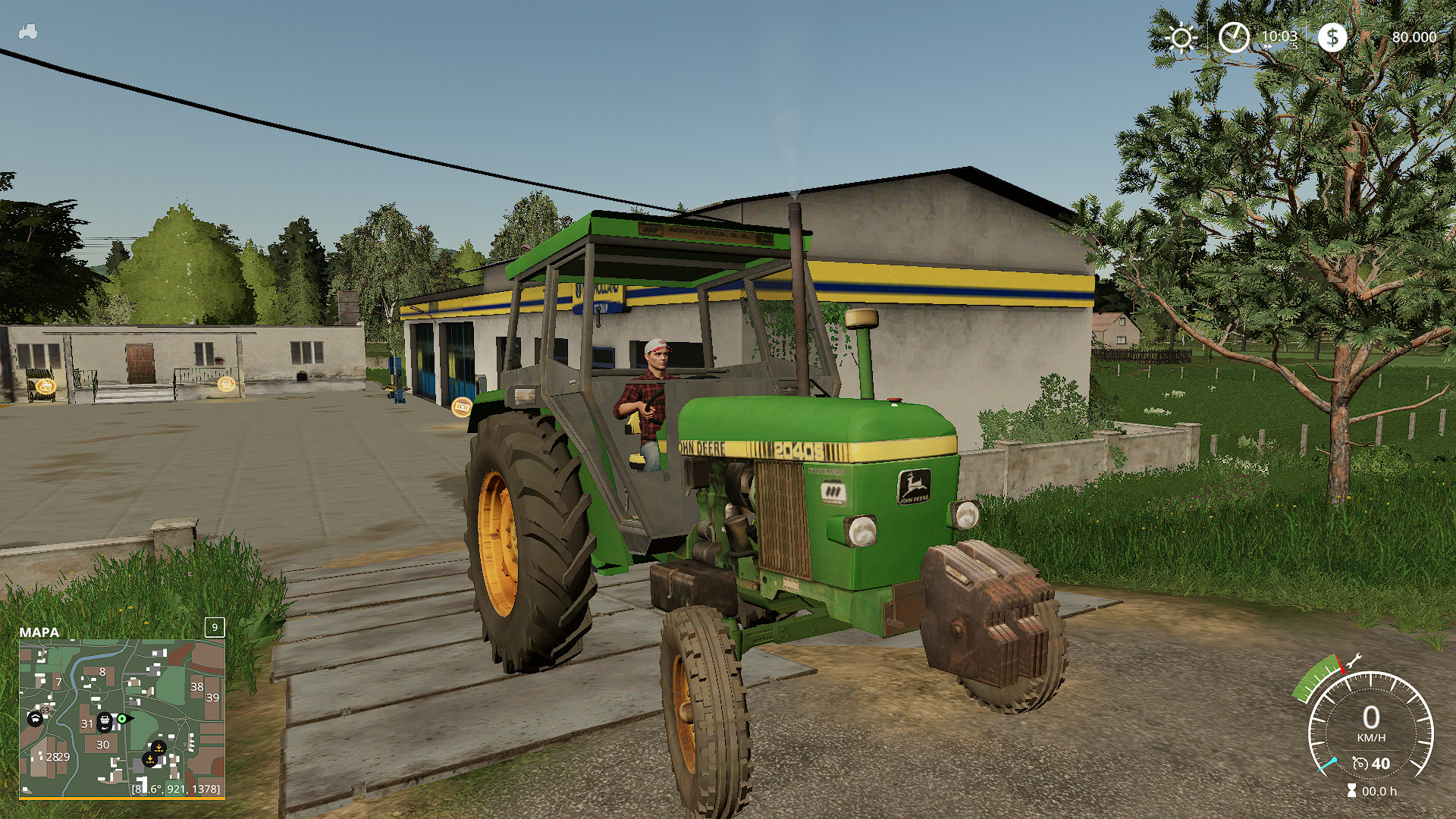Click the coordinates readout on the minimap
Screen dimensions: 1456x819
pyautogui.click(x=175, y=789)
